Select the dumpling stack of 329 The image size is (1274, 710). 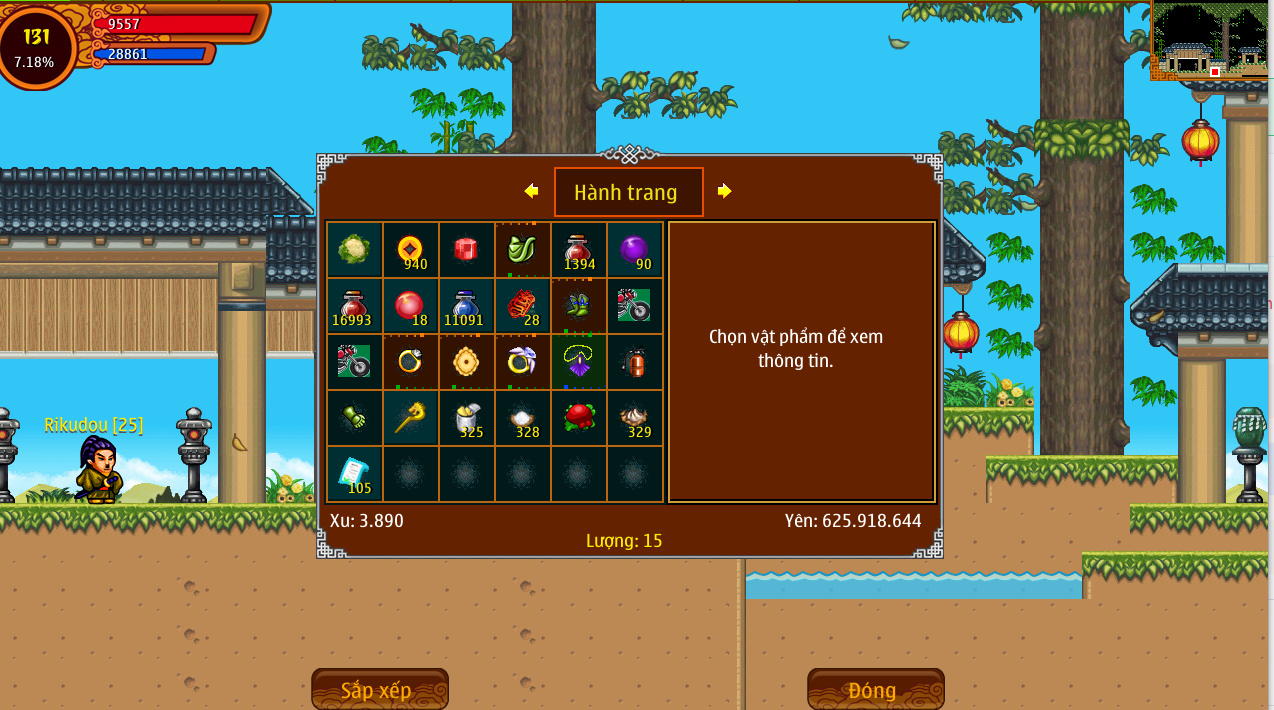(634, 418)
